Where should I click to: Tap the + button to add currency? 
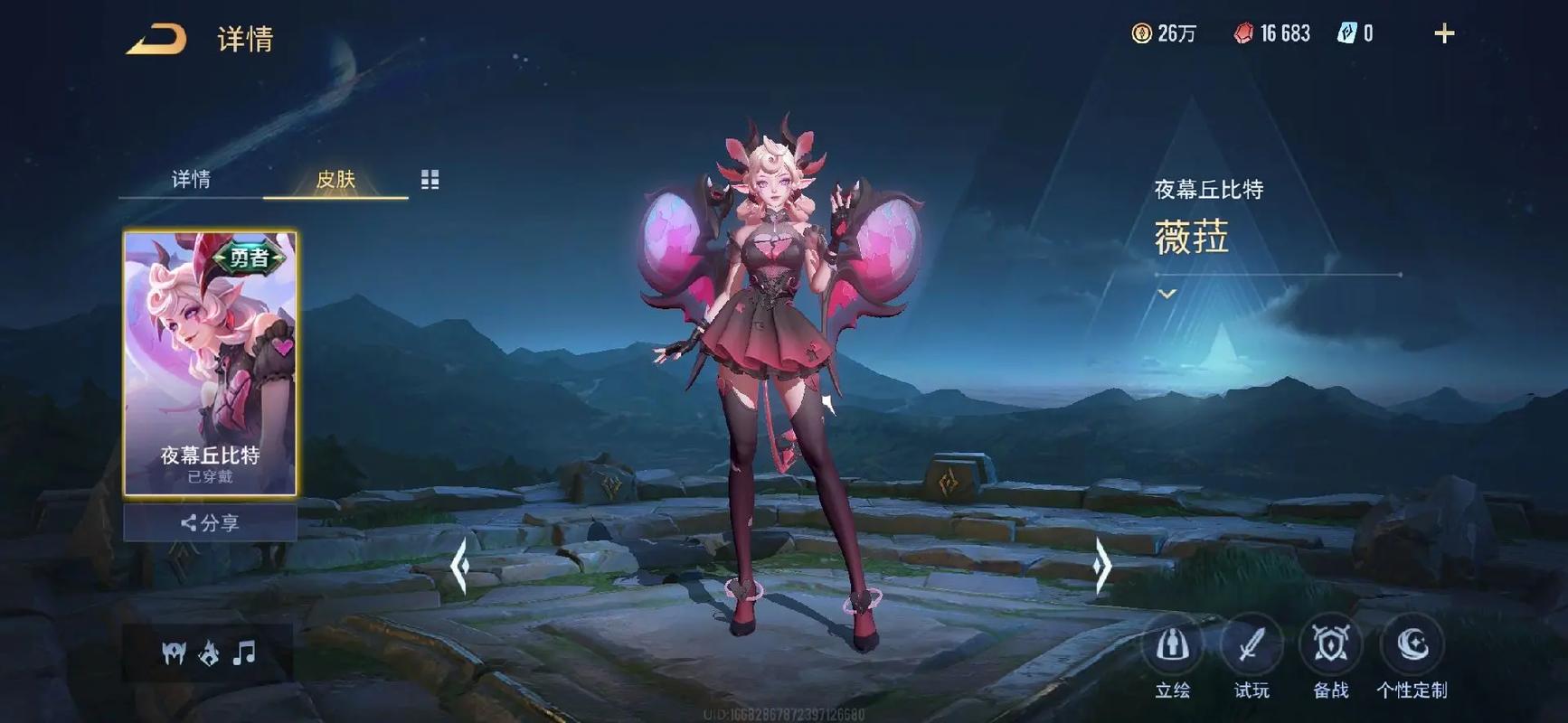(x=1444, y=32)
